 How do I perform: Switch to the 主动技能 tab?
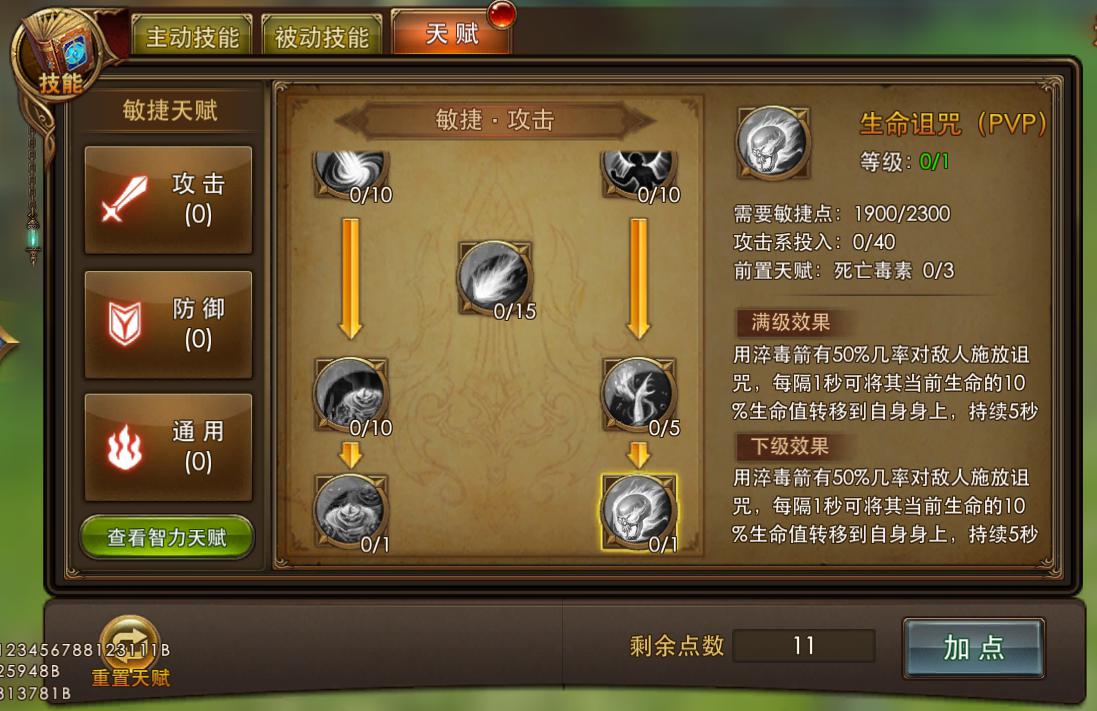click(192, 38)
